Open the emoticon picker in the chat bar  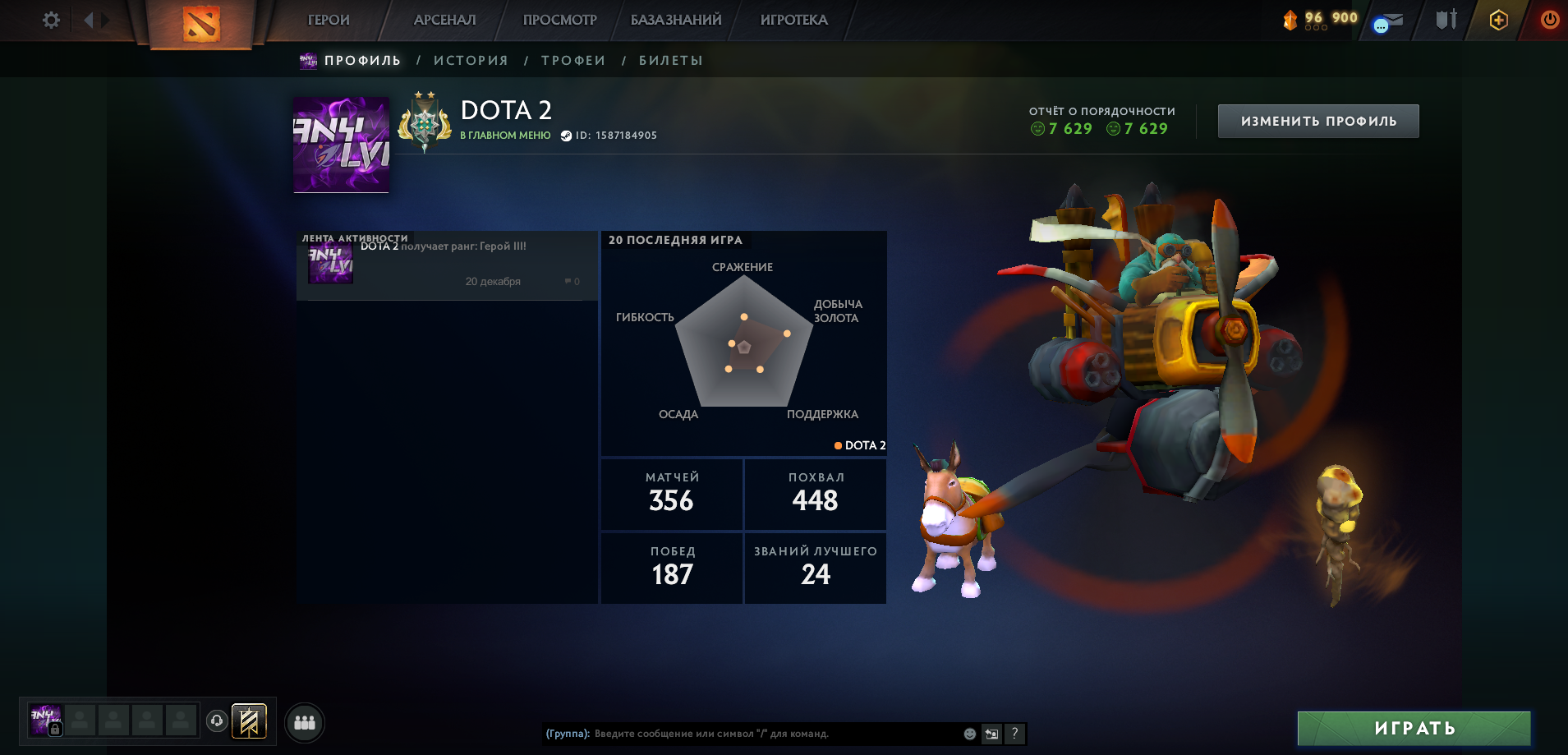pos(970,734)
